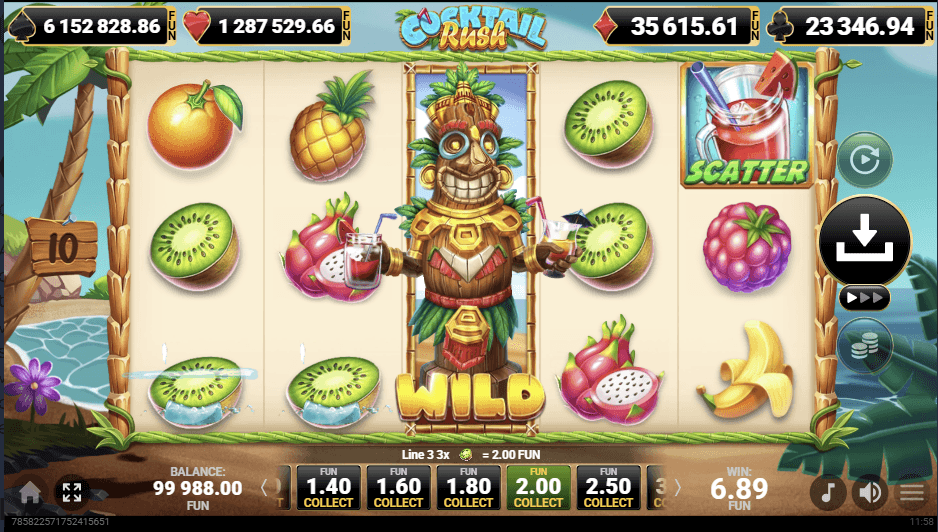Open the coin stack bet settings
Screen dimensions: 938x532
863,345
